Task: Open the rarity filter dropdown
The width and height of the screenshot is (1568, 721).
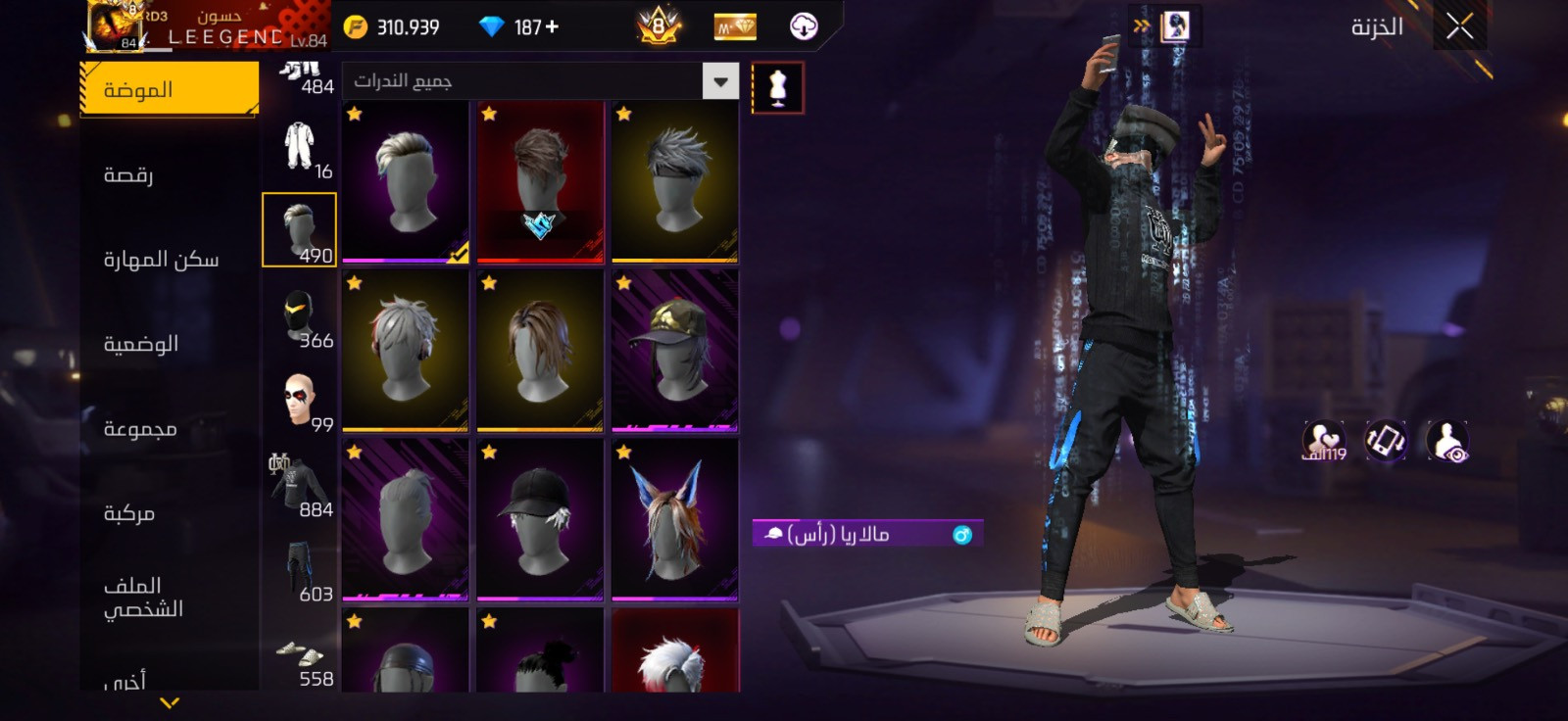Action: coord(720,81)
